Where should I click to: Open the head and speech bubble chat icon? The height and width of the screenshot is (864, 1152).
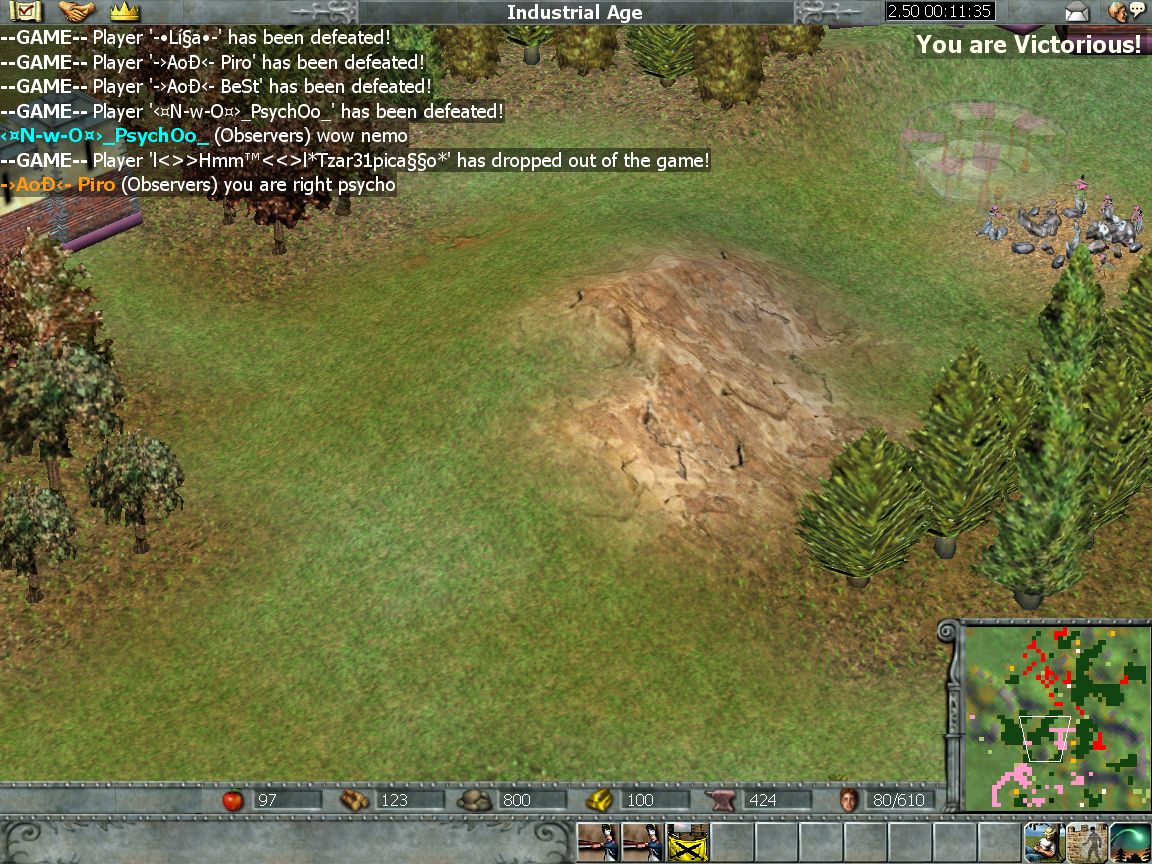[x=1126, y=12]
